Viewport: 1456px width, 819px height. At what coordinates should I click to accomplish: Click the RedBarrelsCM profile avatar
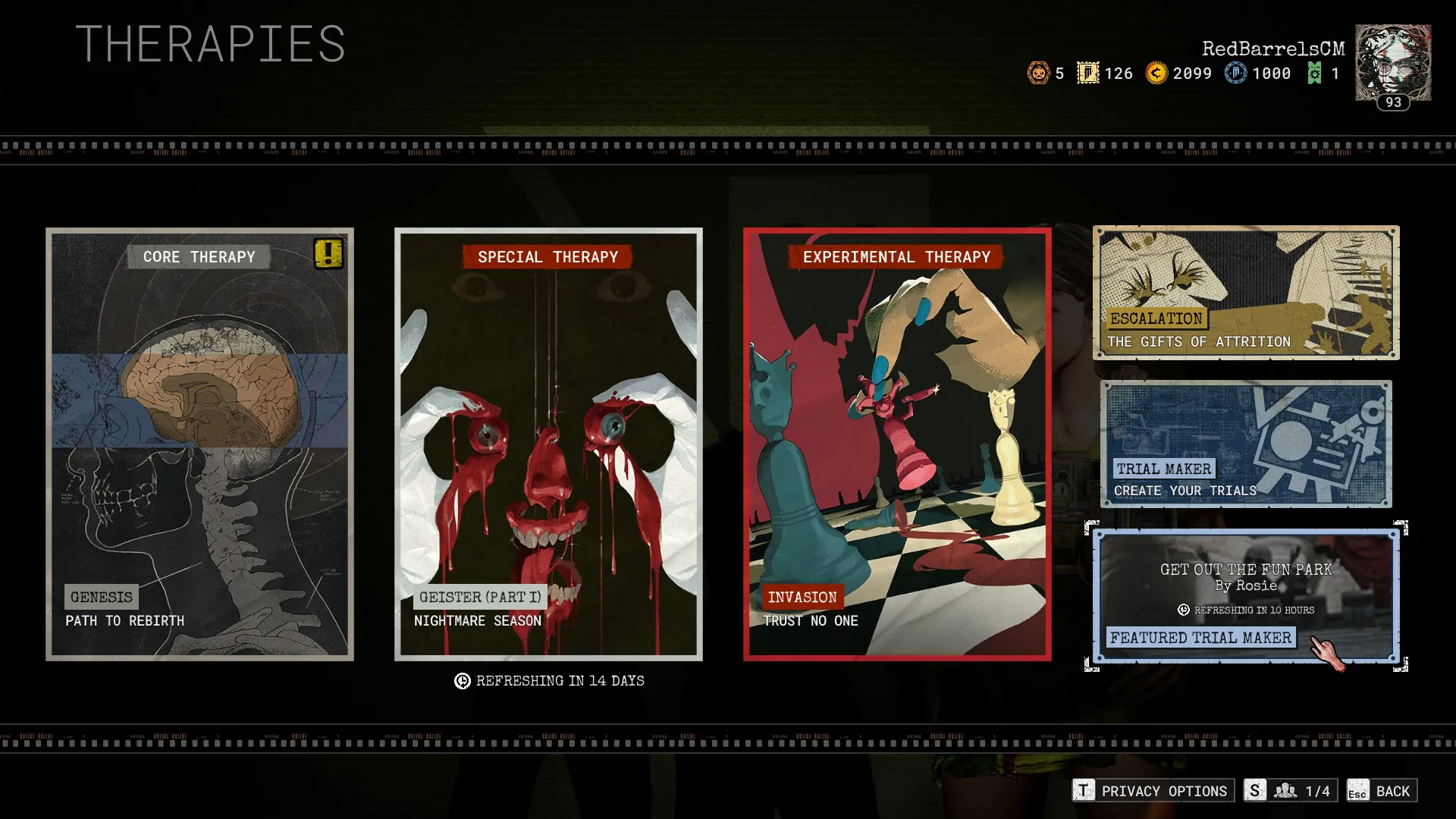[1393, 64]
